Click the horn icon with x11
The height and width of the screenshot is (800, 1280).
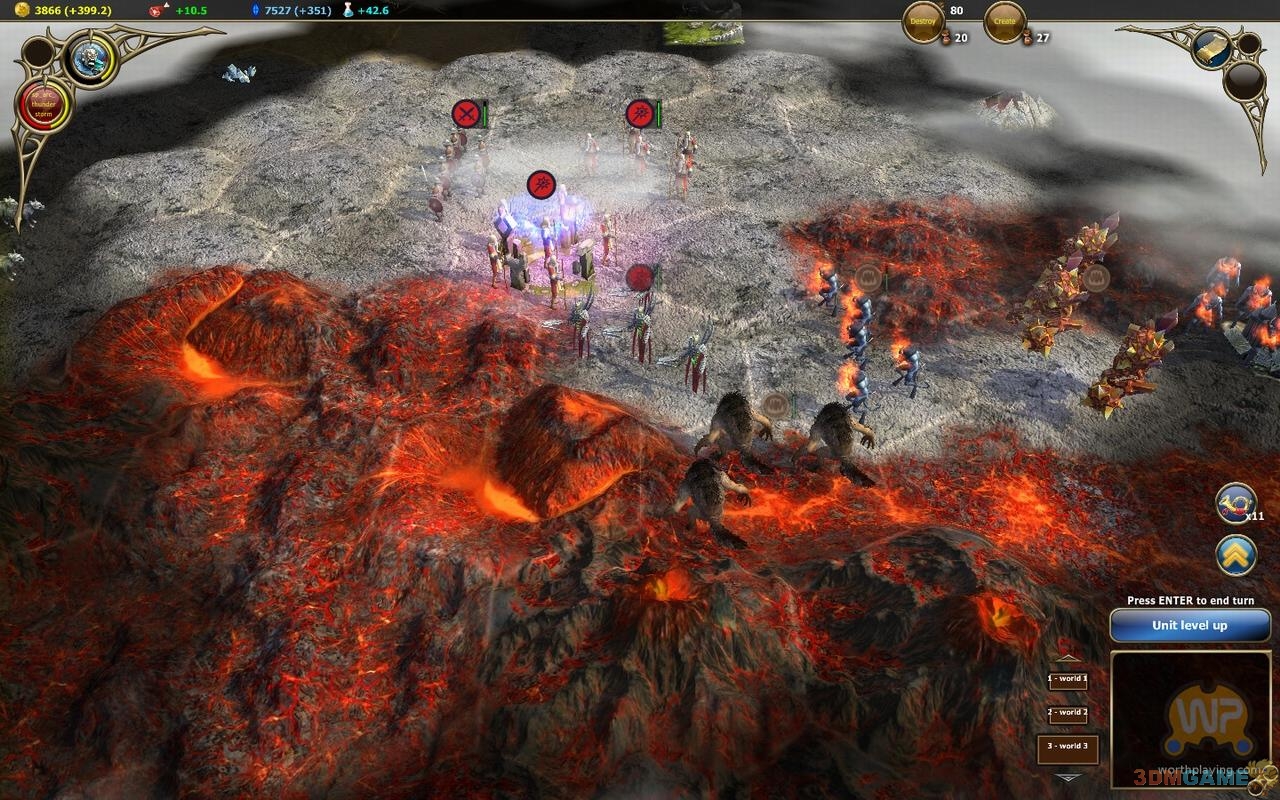pos(1236,503)
